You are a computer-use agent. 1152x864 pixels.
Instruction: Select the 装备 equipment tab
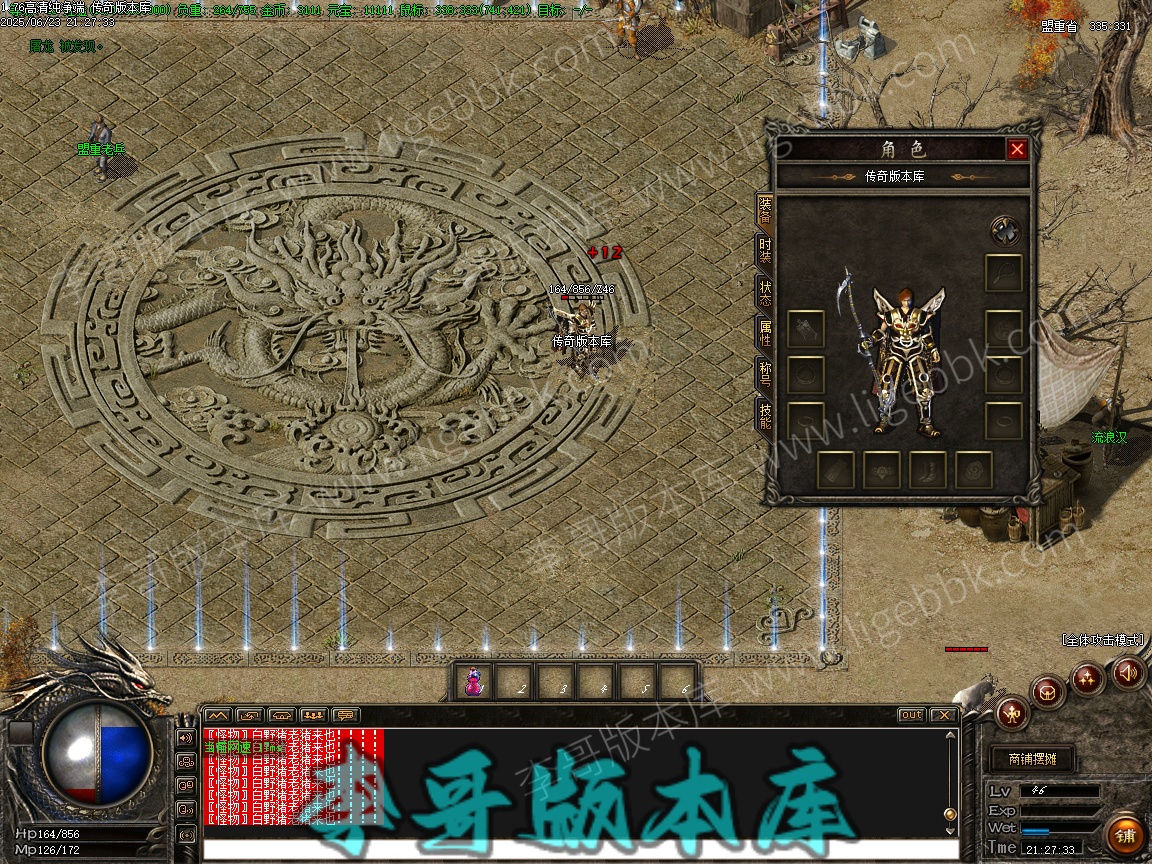coord(765,210)
